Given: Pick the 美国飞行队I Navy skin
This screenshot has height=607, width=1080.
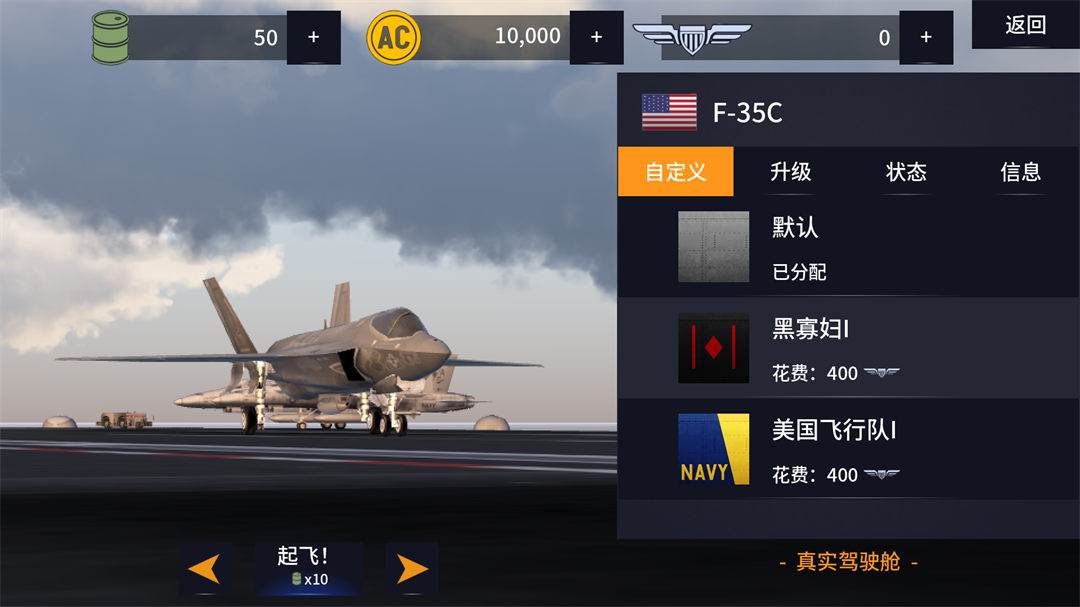Looking at the screenshot, I should click(x=848, y=450).
